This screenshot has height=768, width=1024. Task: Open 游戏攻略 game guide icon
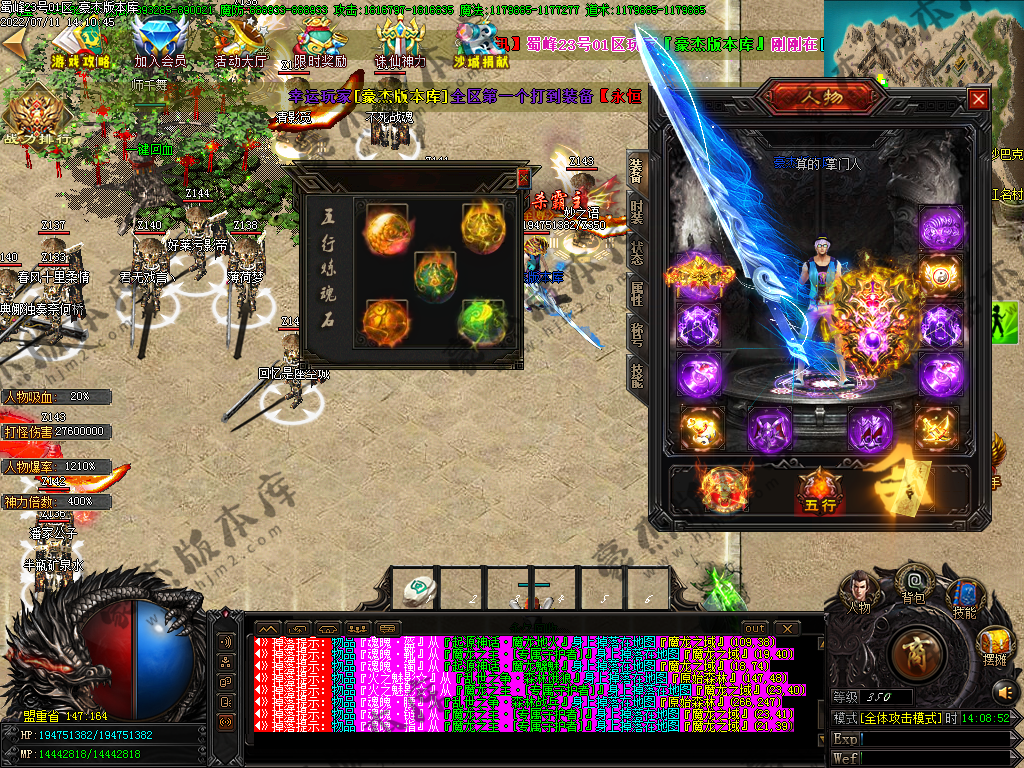point(81,45)
